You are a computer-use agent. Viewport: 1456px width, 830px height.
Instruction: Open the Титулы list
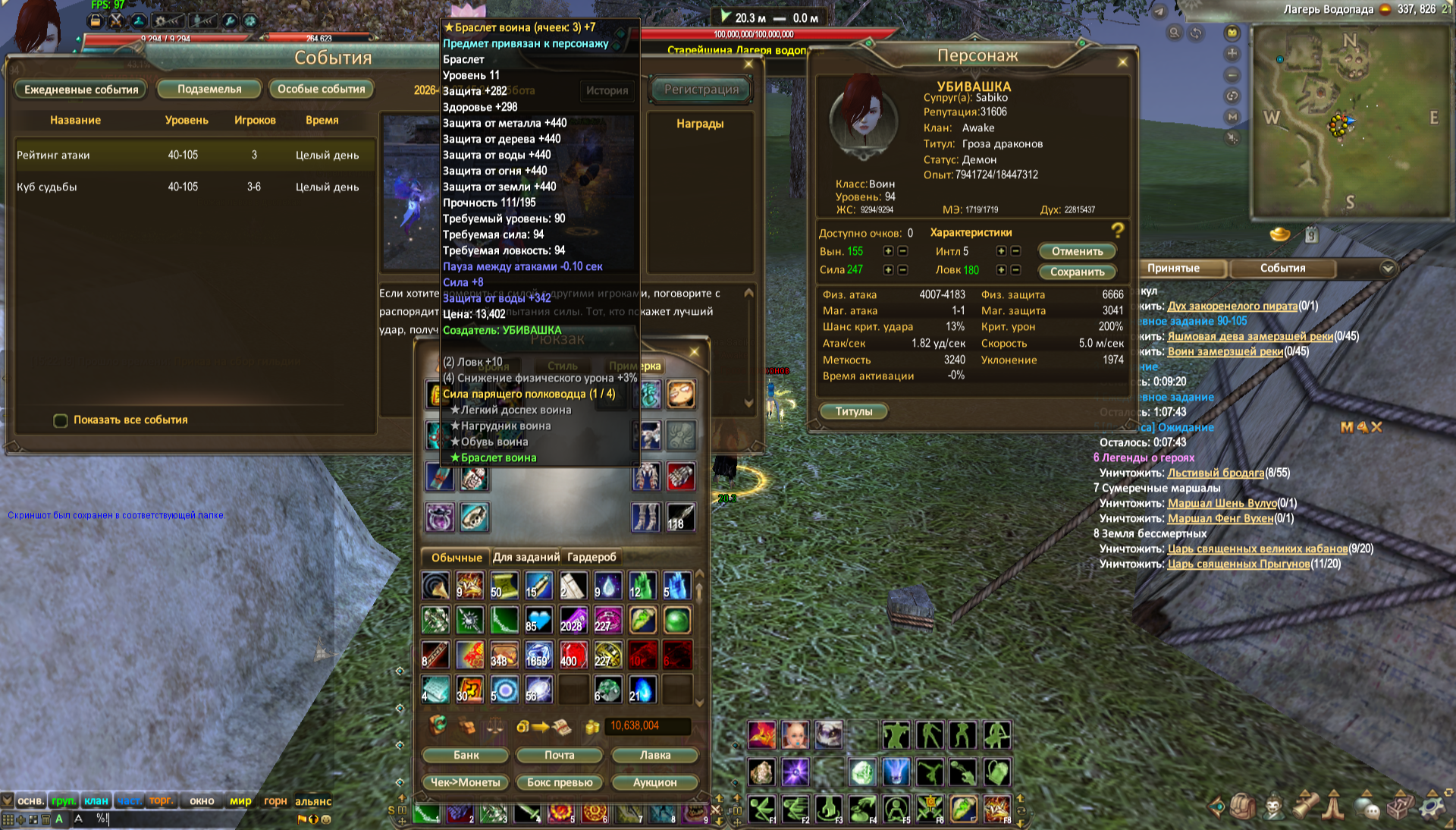[854, 411]
